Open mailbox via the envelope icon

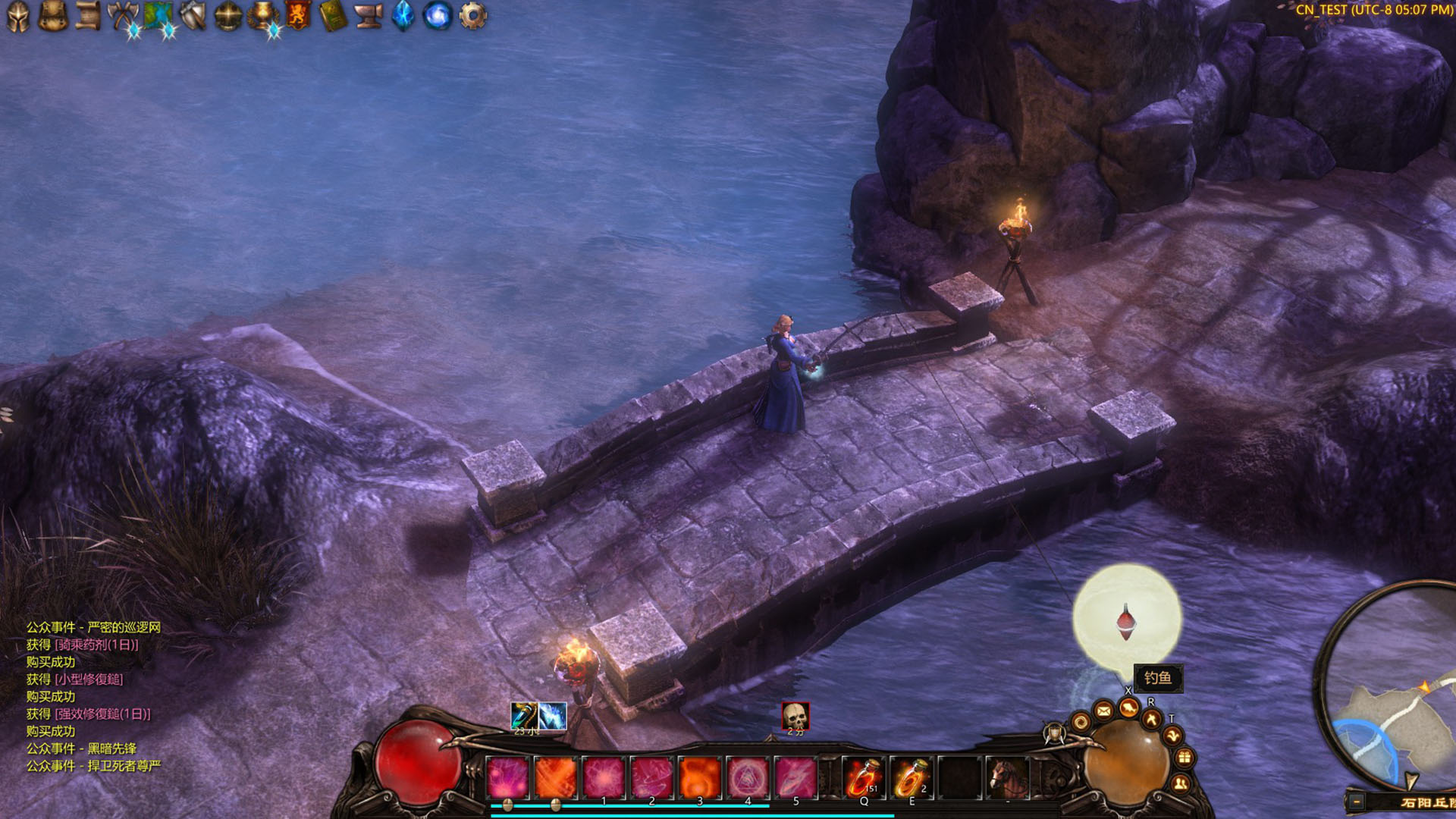(1103, 711)
